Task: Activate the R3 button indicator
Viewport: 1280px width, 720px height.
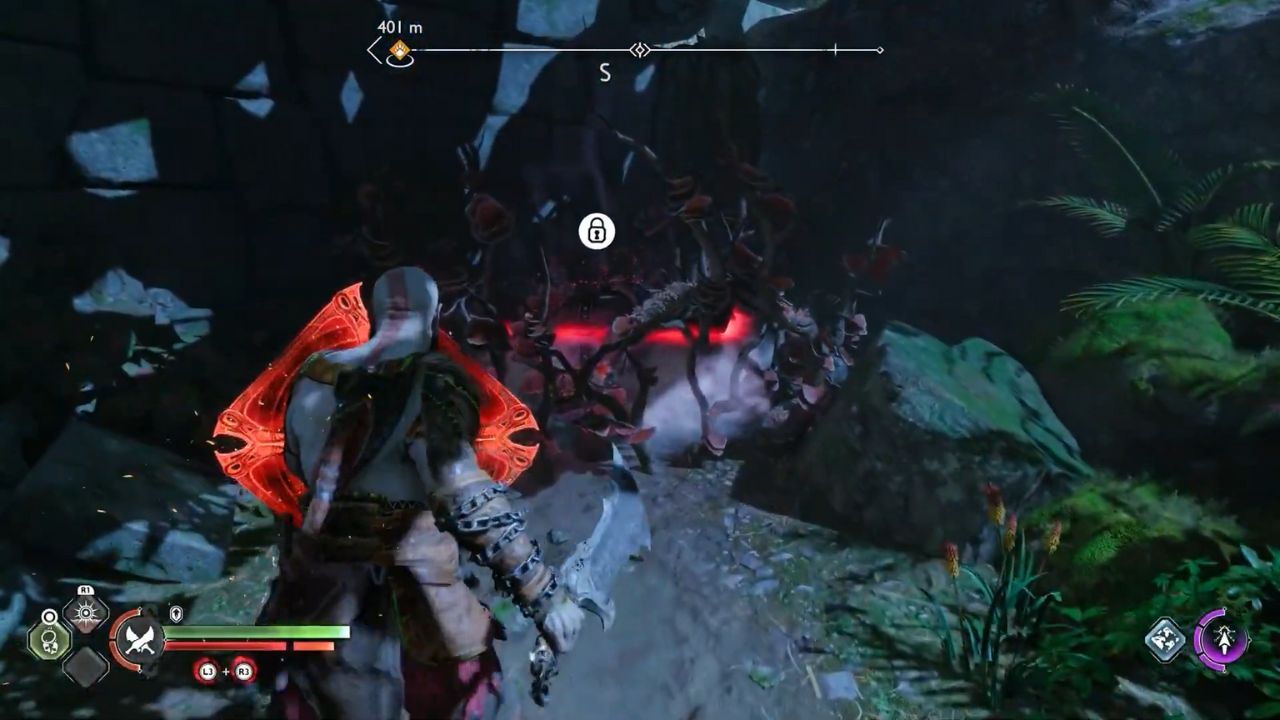Action: click(x=241, y=671)
